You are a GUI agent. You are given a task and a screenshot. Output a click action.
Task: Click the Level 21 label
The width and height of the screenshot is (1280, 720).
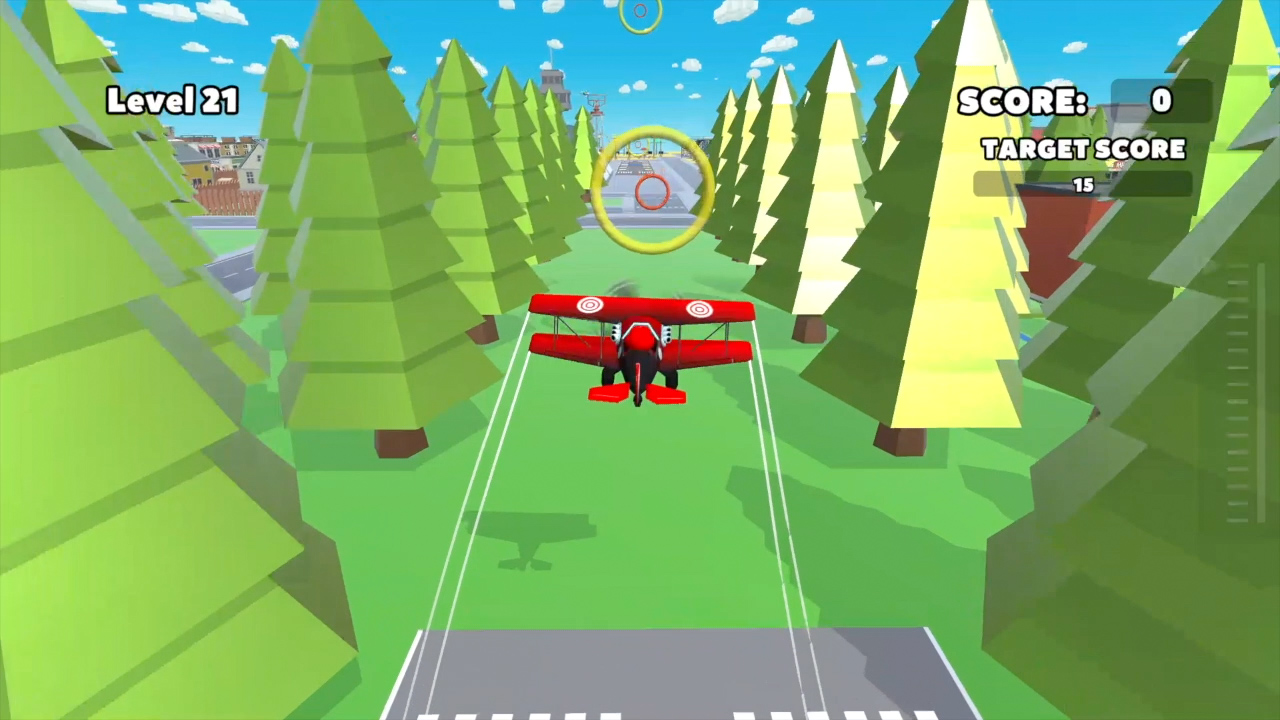[172, 100]
